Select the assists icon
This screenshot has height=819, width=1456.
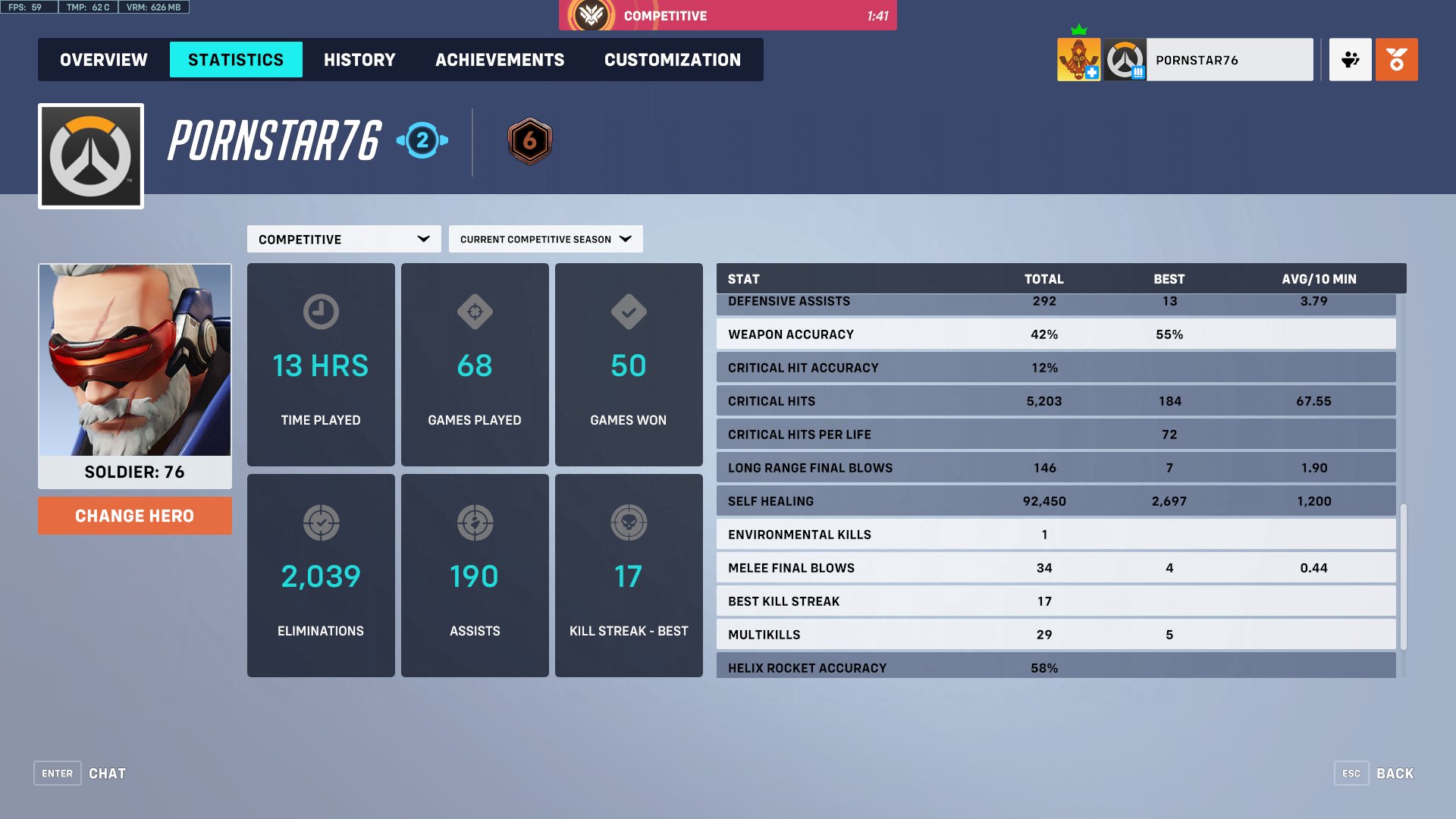475,522
